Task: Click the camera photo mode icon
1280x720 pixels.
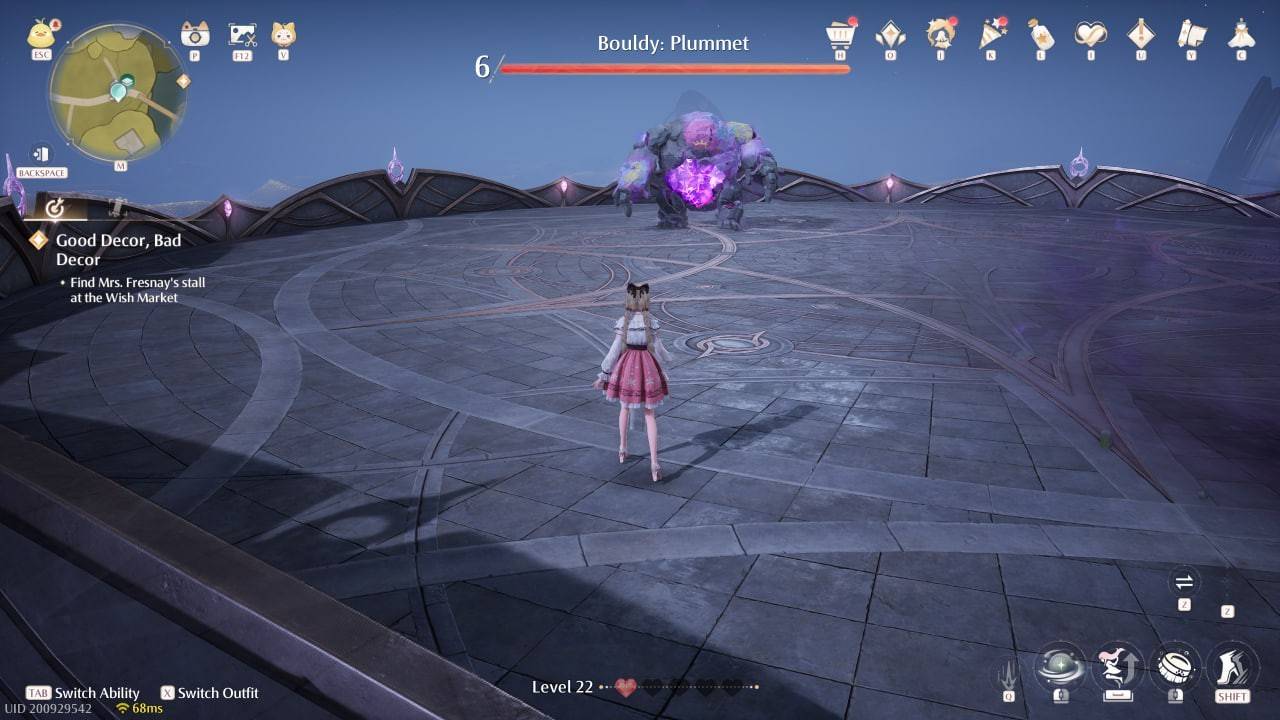Action: pos(193,35)
